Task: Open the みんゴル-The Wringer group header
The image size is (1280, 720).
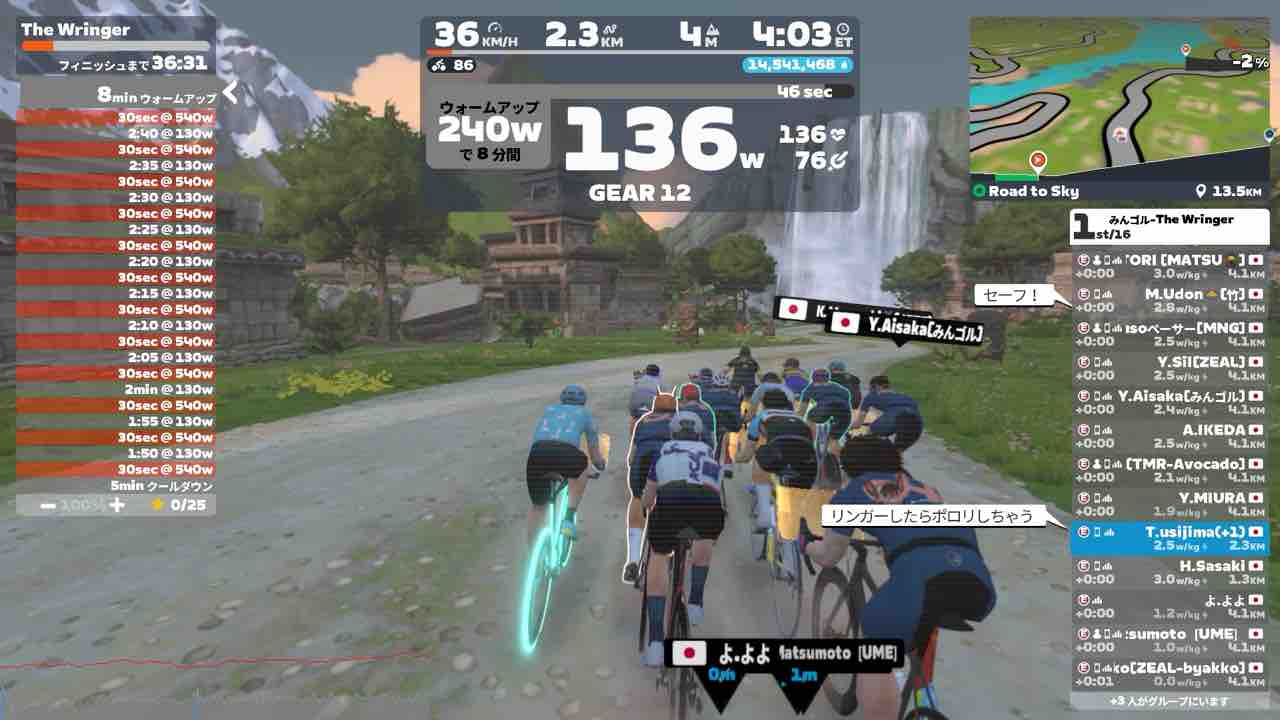Action: [x=1169, y=227]
